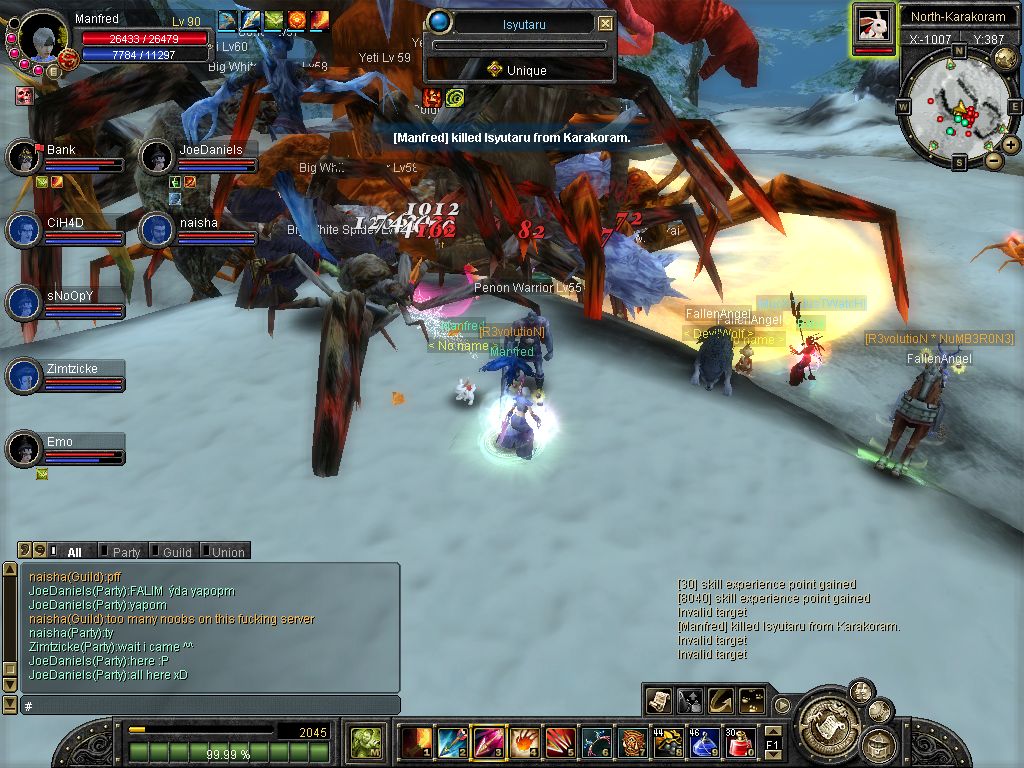Open the Union chat tab

pyautogui.click(x=227, y=551)
